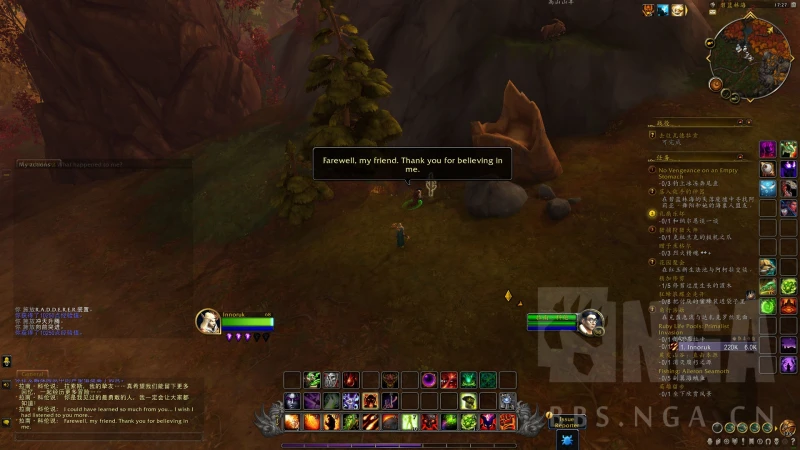Open the main backpack bag icon
Viewport: 800px width, 450px height.
pos(790,429)
